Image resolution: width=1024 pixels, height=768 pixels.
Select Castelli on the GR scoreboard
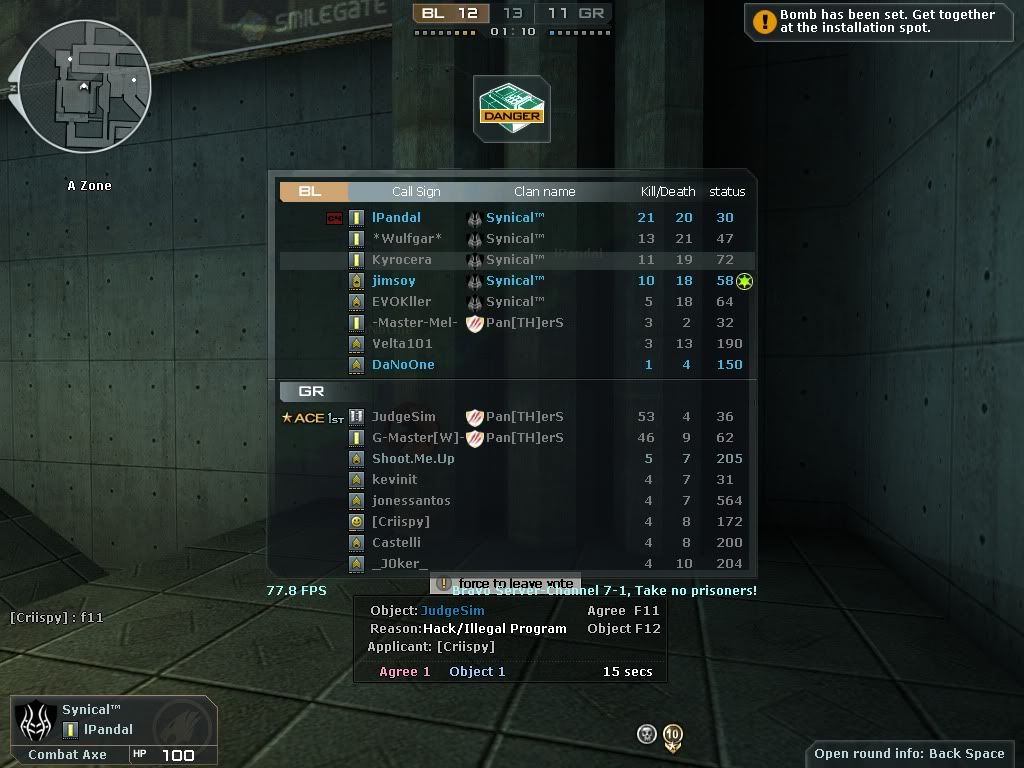[396, 543]
